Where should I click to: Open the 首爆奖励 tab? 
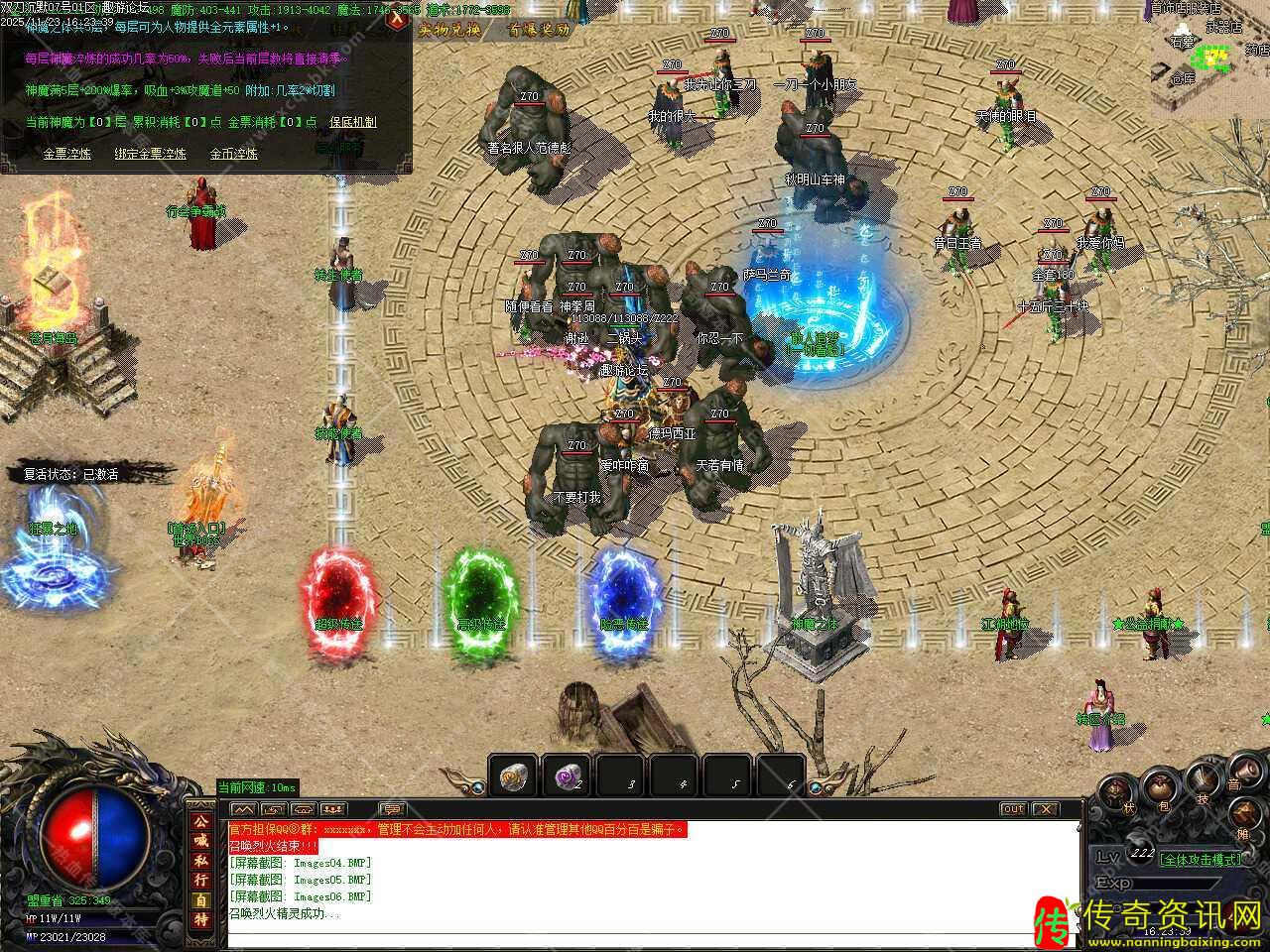click(539, 30)
